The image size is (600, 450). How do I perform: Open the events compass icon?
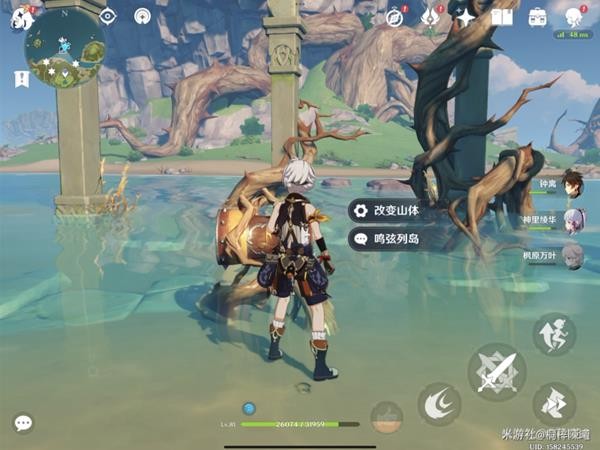pos(394,17)
